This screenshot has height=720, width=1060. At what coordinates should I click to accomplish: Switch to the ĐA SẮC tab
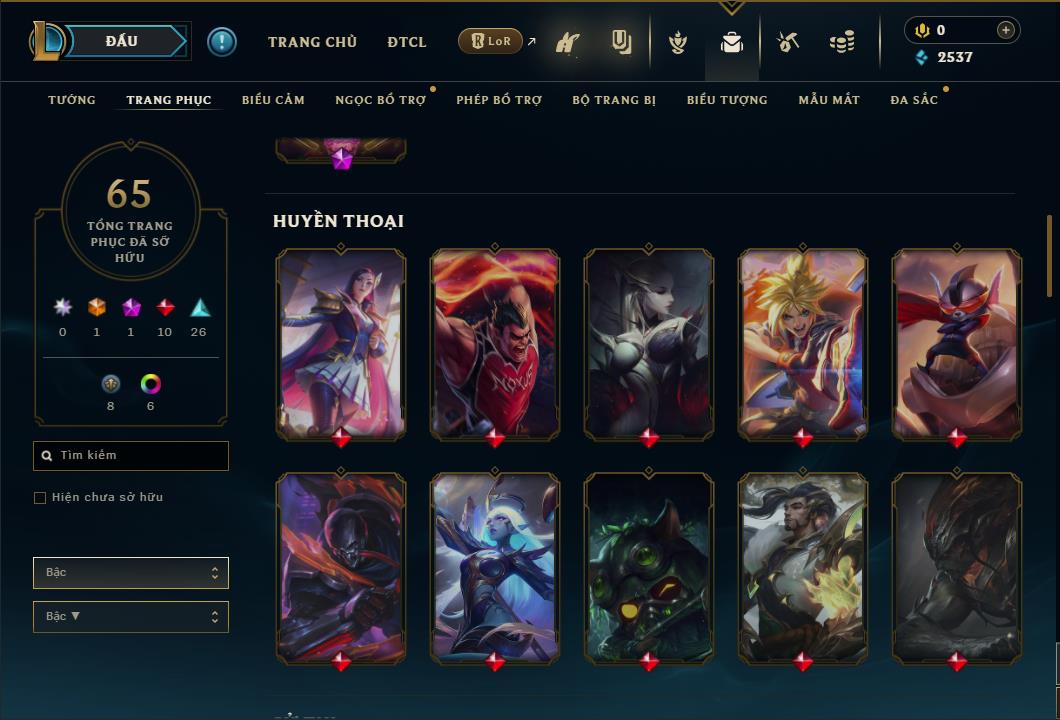pos(914,100)
